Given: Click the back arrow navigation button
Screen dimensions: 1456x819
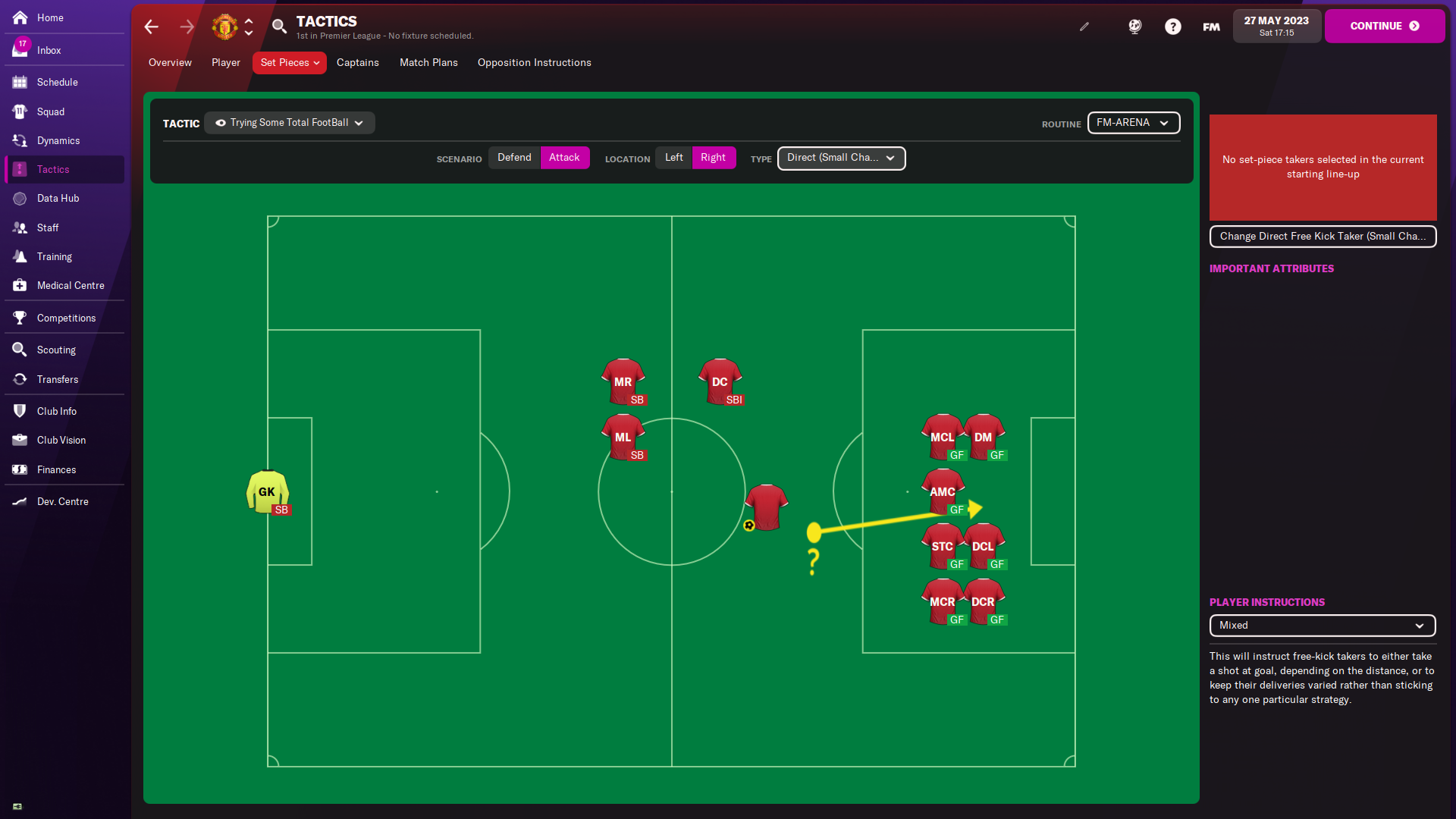Looking at the screenshot, I should coord(152,27).
